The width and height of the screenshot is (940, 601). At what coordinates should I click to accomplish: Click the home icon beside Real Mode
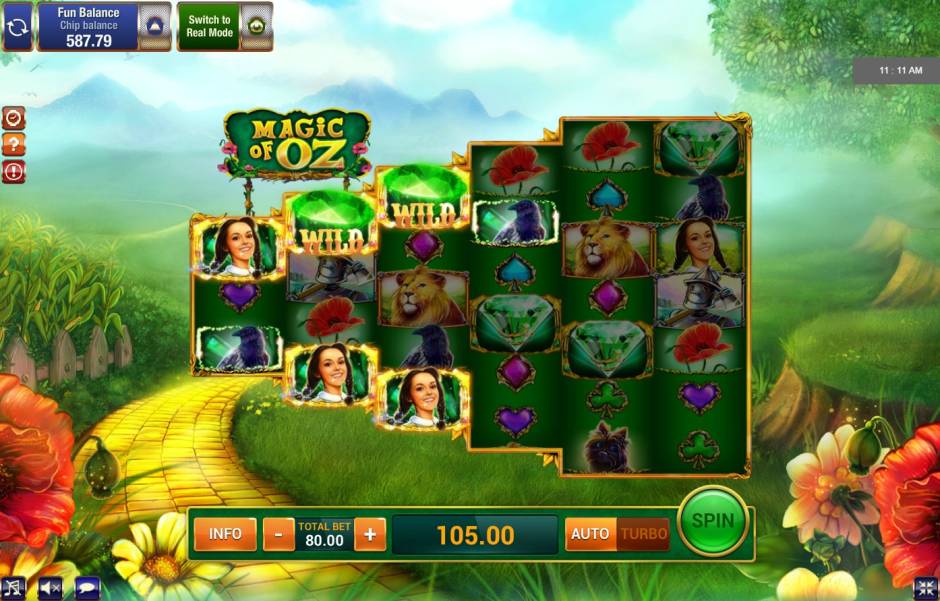(256, 26)
